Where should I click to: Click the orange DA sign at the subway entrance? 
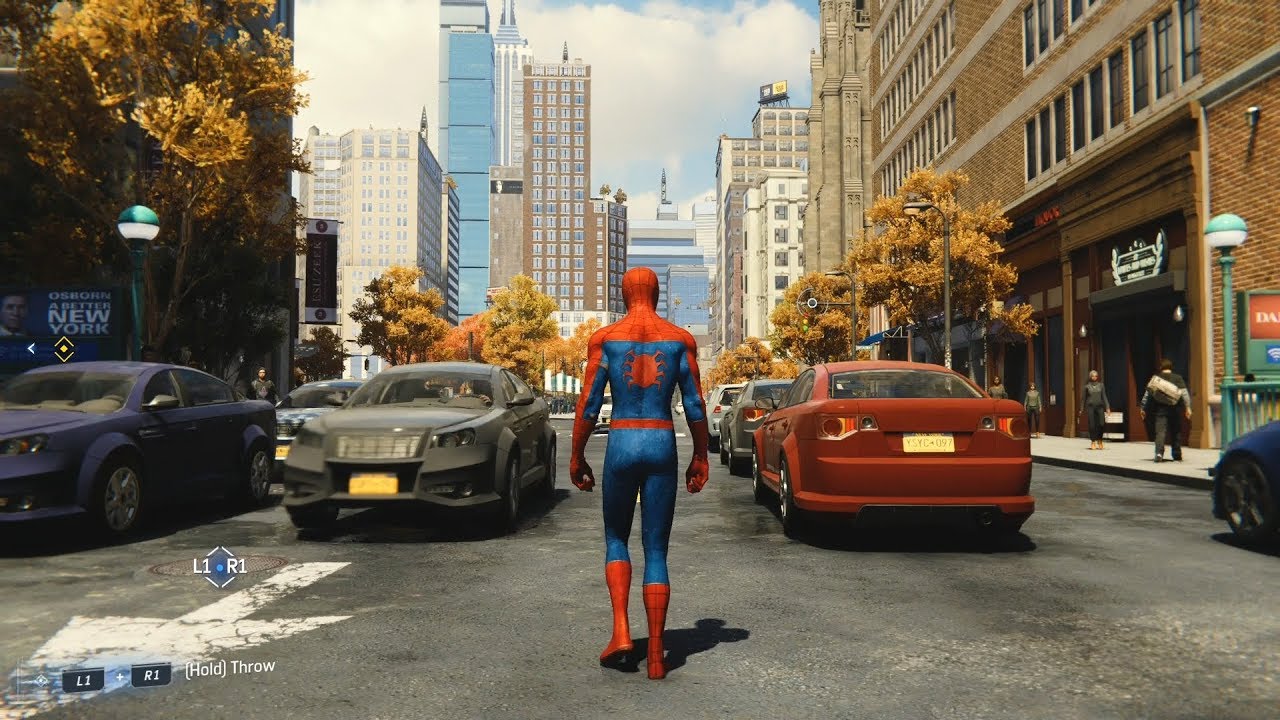pos(1265,316)
